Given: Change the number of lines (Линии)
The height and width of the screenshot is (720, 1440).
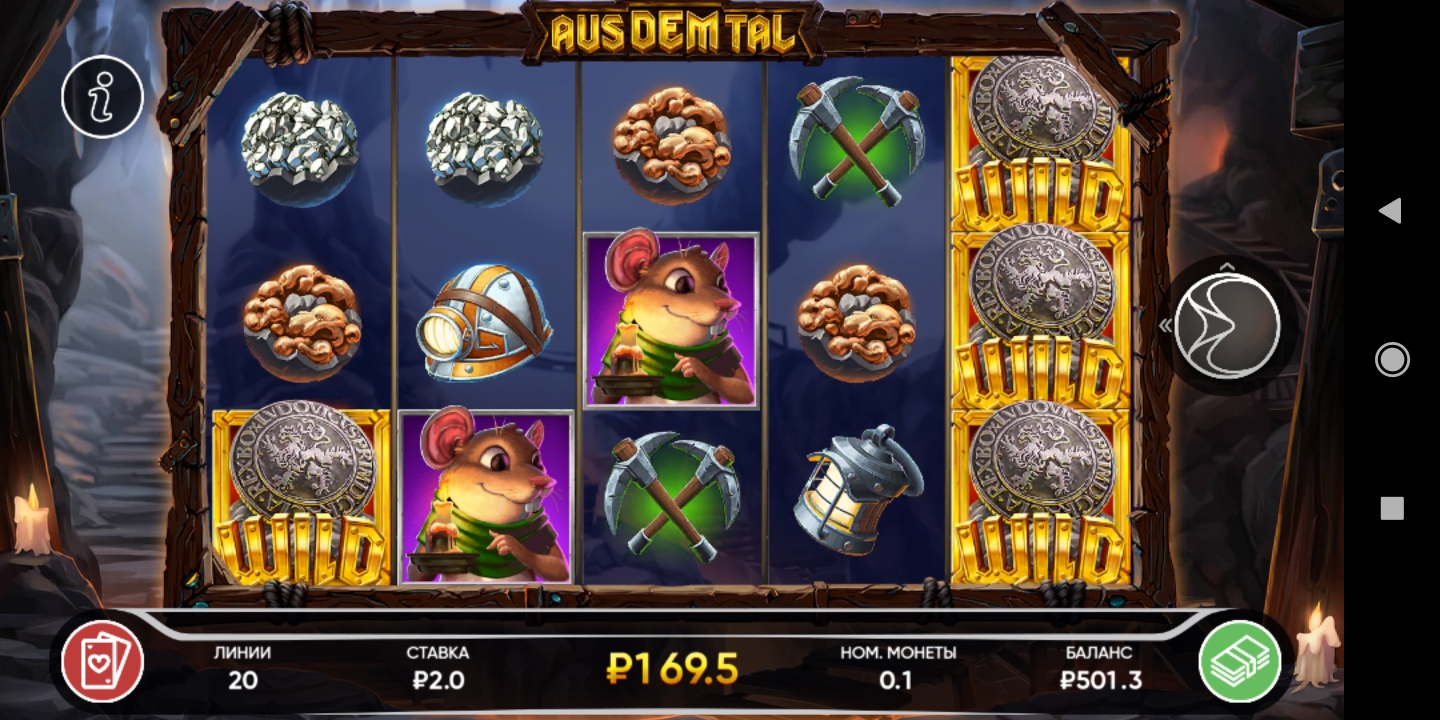Looking at the screenshot, I should click(x=242, y=668).
